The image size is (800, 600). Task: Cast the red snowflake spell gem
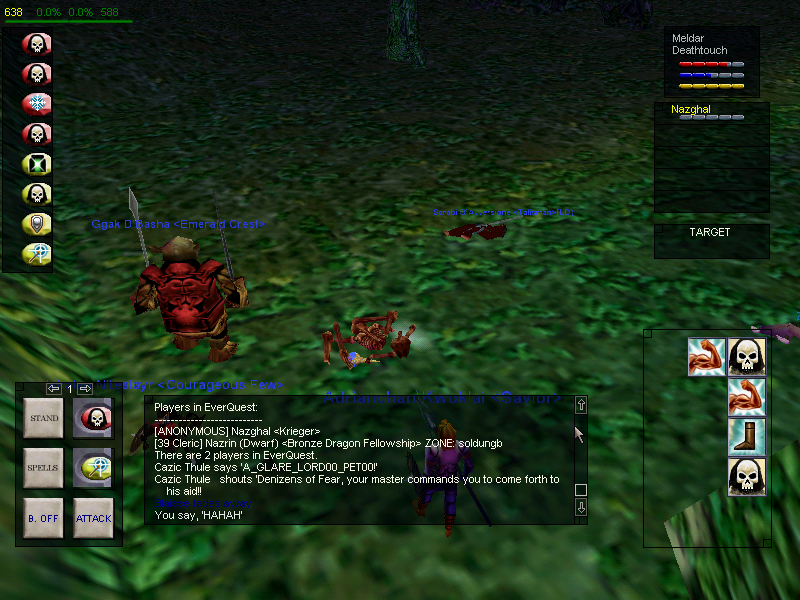(37, 104)
